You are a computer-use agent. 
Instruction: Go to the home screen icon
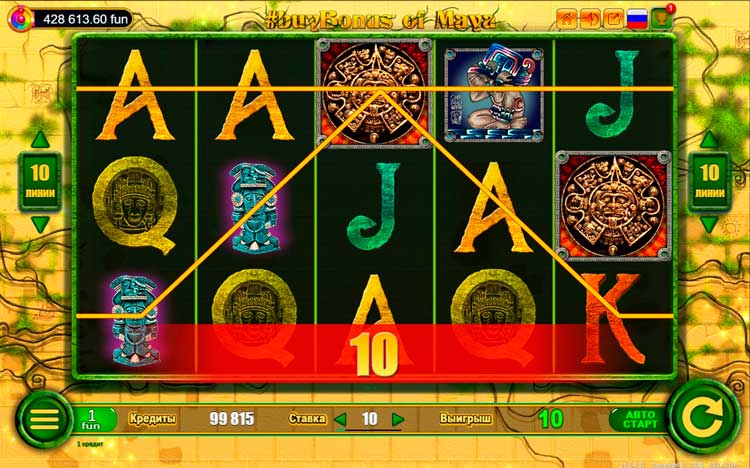[x=566, y=18]
